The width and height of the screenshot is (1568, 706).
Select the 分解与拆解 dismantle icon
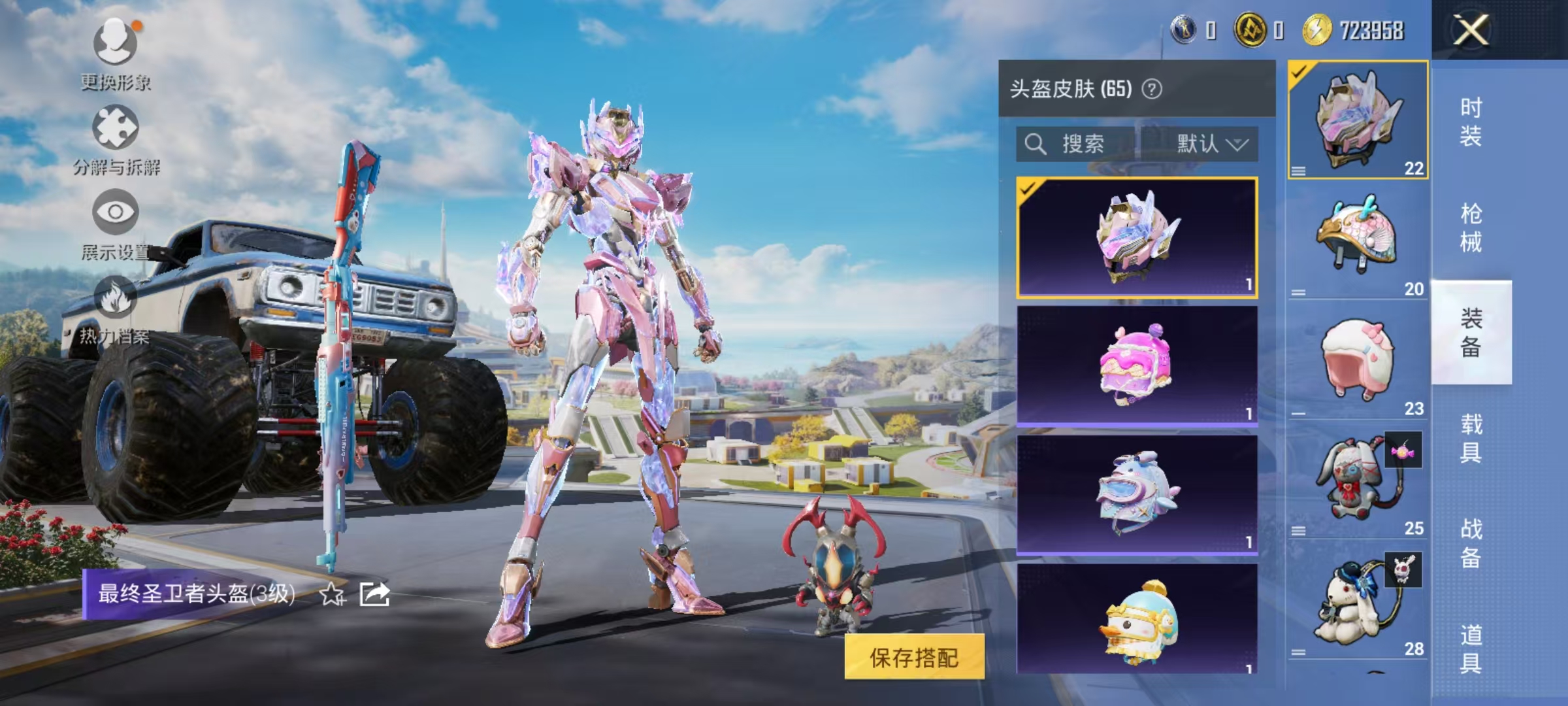pos(116,127)
